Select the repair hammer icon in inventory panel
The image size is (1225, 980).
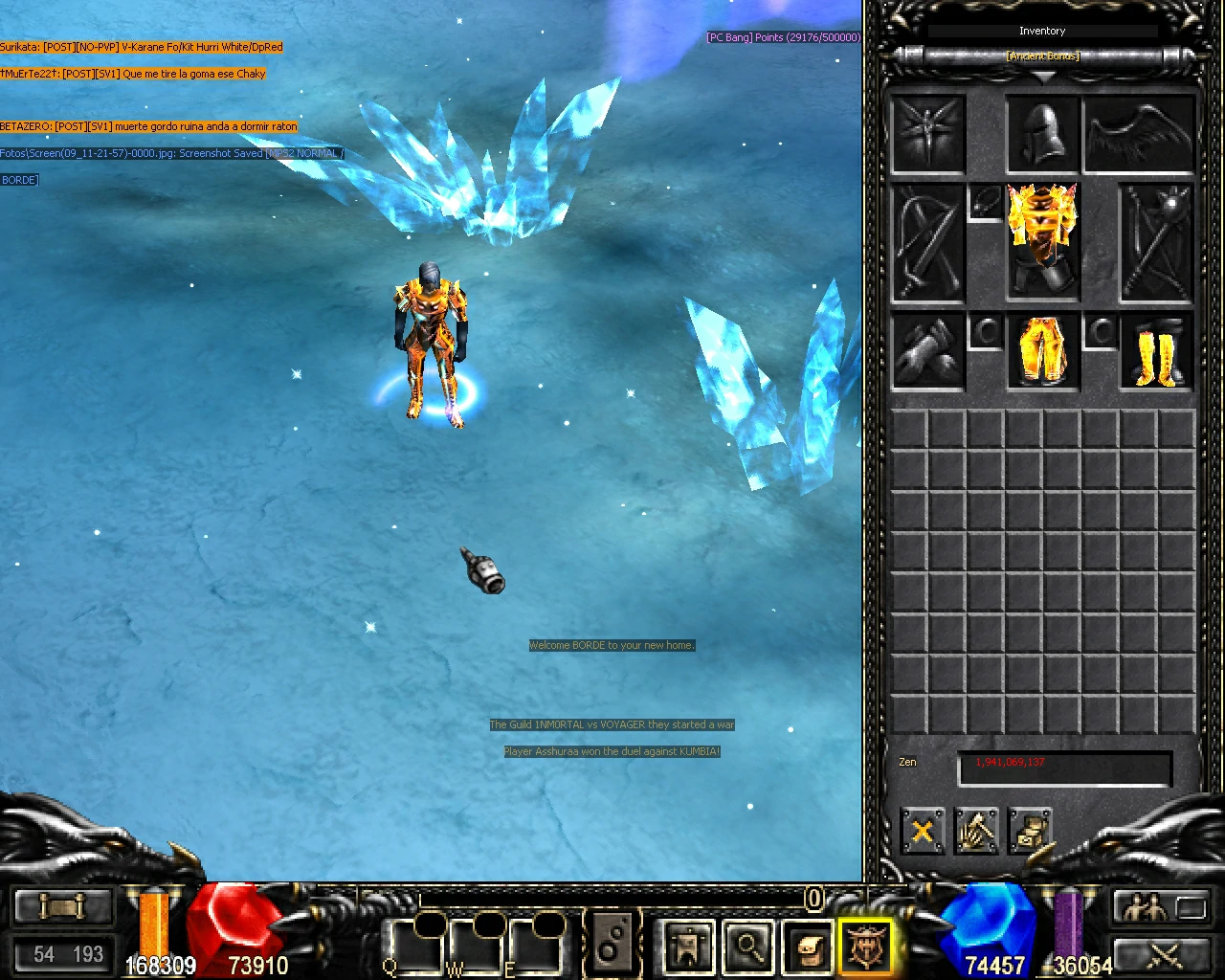point(977,831)
